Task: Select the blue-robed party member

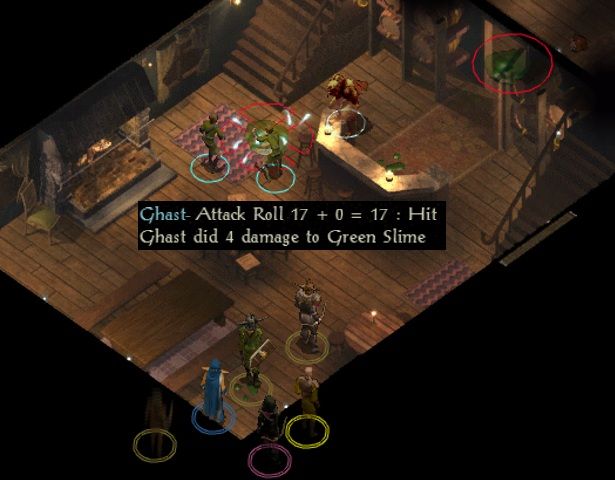Action: (x=213, y=391)
